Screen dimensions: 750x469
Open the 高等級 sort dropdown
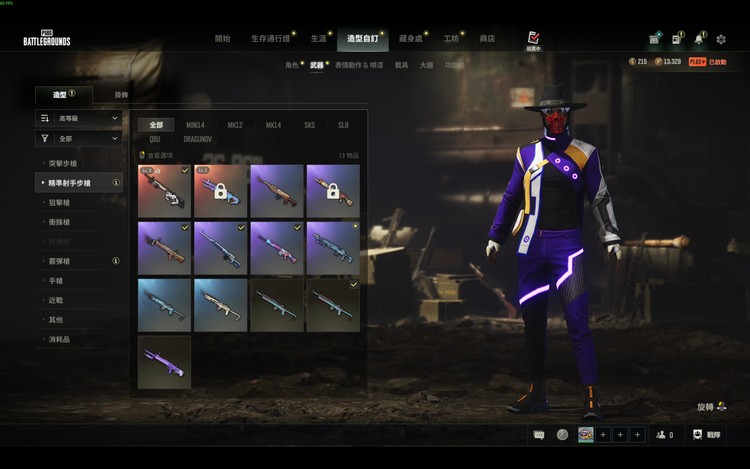79,118
